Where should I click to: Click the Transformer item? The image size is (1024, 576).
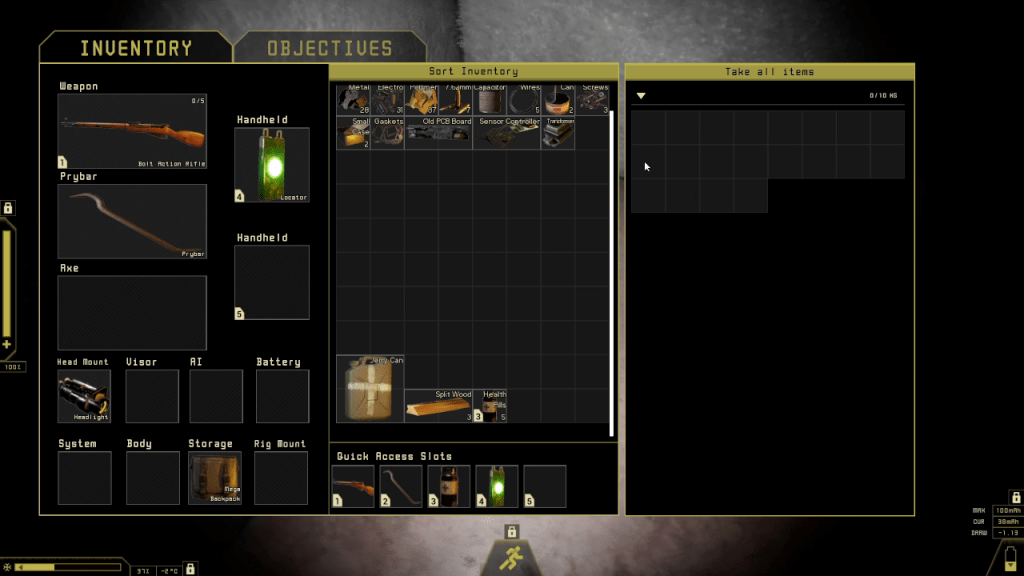click(558, 133)
